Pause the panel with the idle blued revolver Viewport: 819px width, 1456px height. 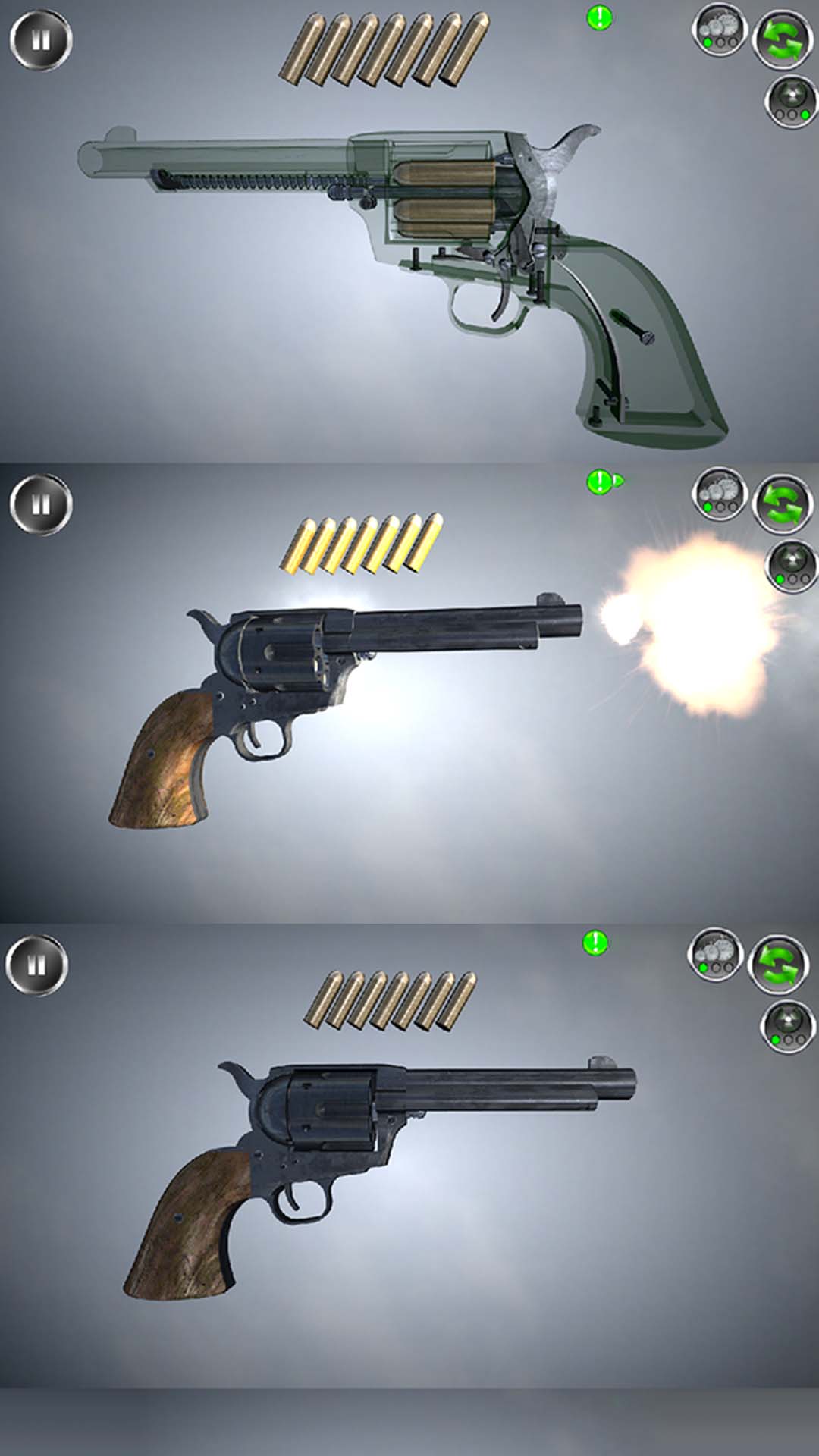(x=36, y=965)
